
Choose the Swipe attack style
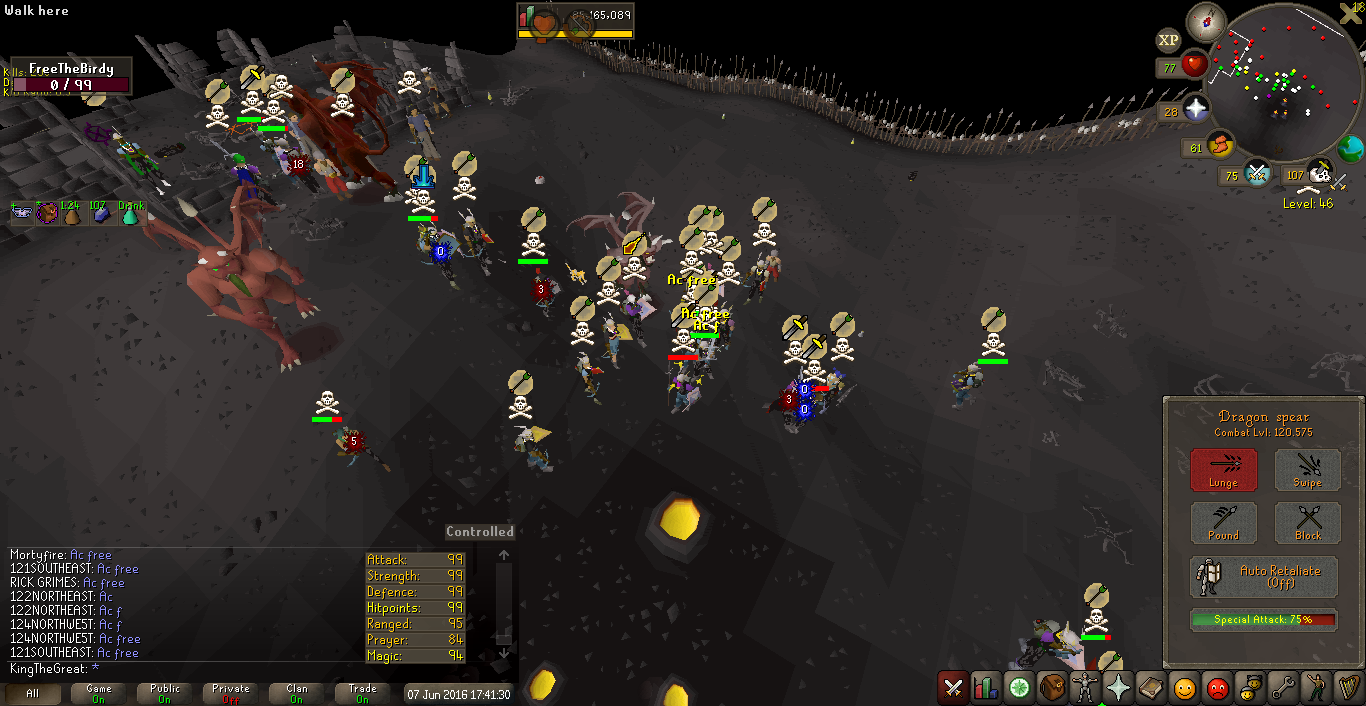coord(1307,469)
